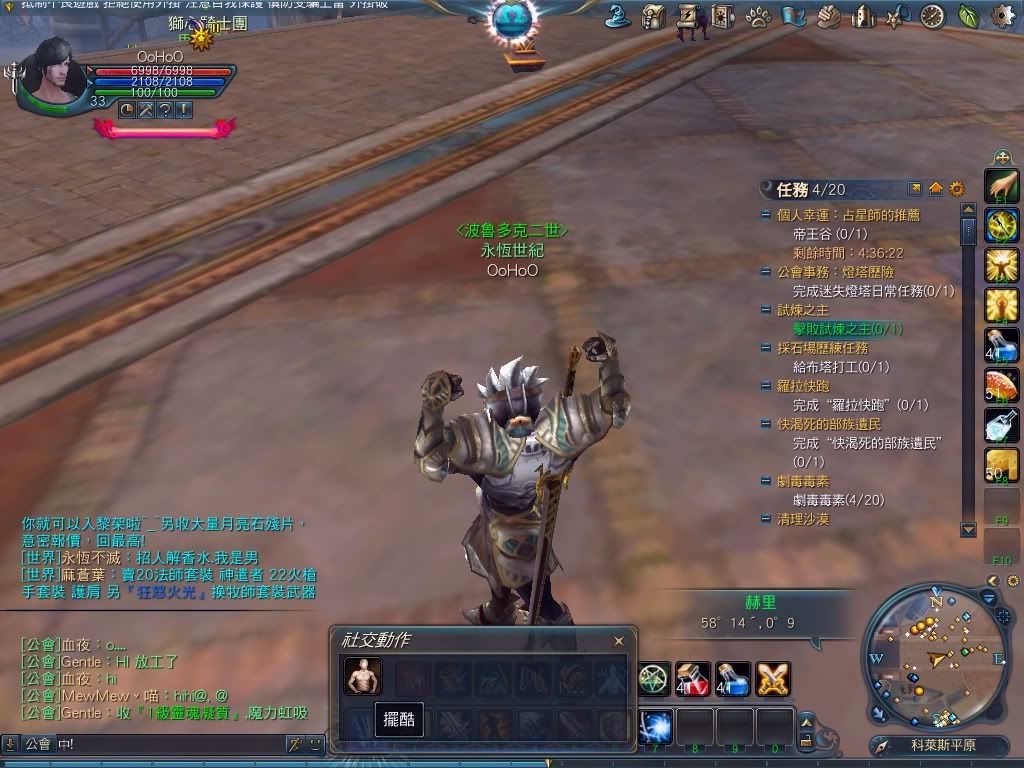Close the 社交動作 social actions window
The height and width of the screenshot is (768, 1024).
point(619,641)
